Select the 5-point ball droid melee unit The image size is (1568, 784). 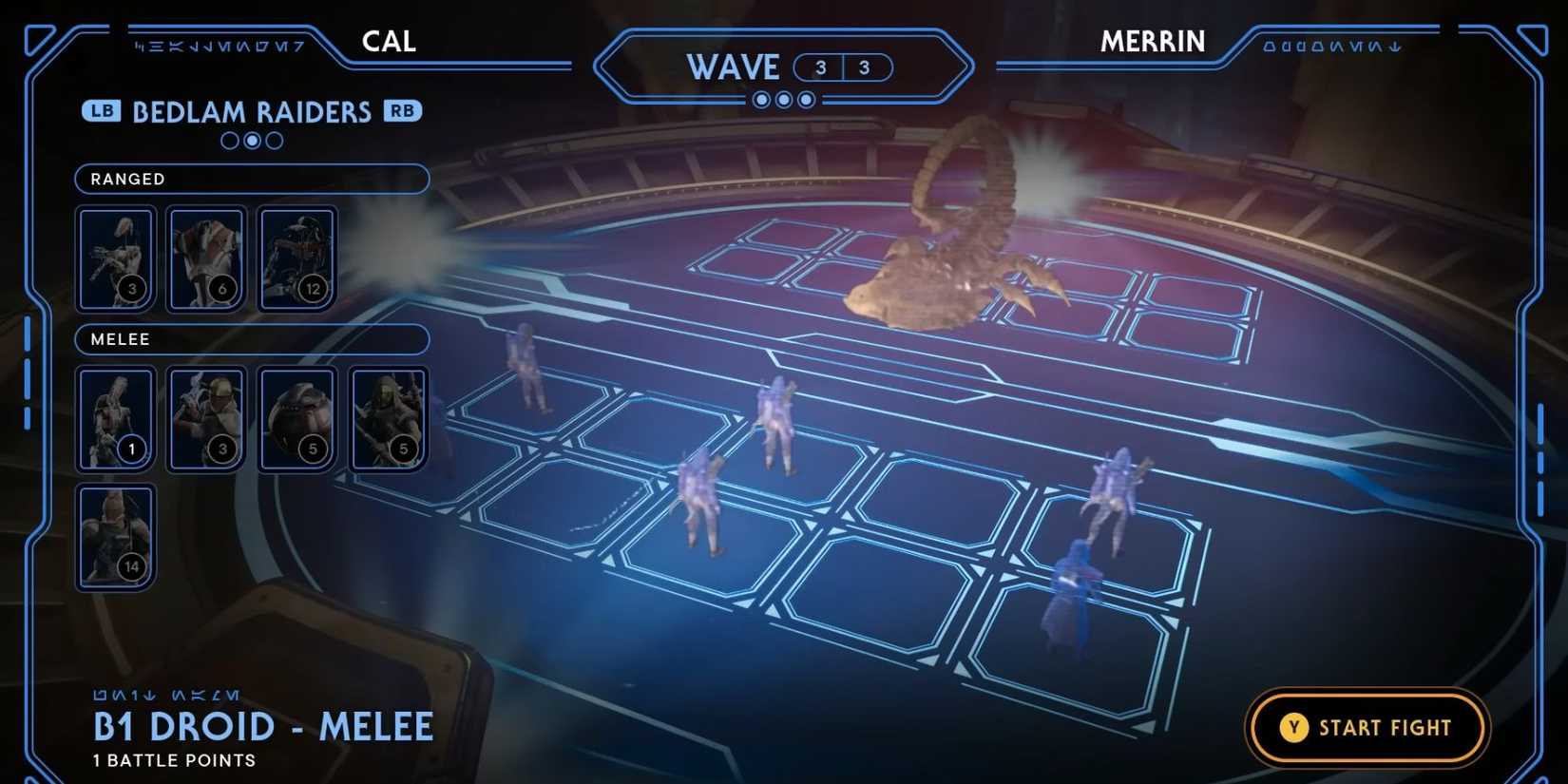(x=296, y=418)
